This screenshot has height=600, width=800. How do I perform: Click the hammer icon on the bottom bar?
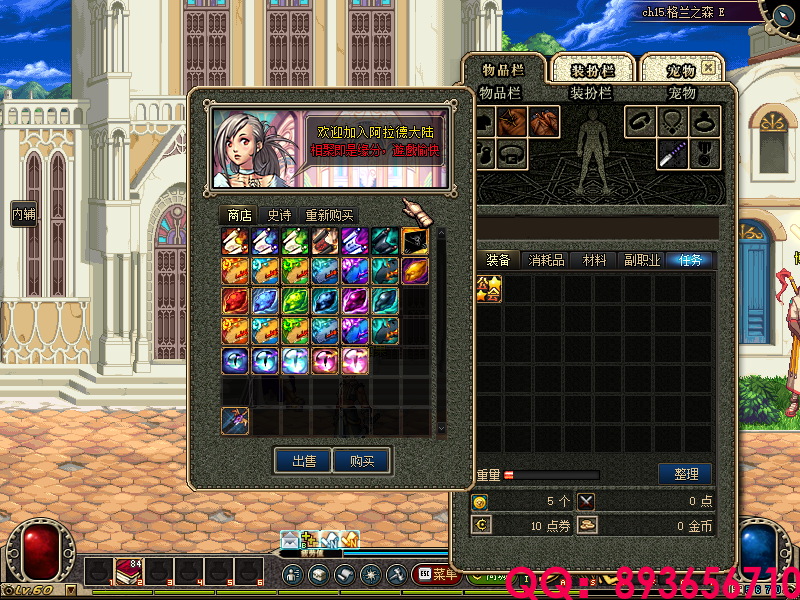[396, 575]
